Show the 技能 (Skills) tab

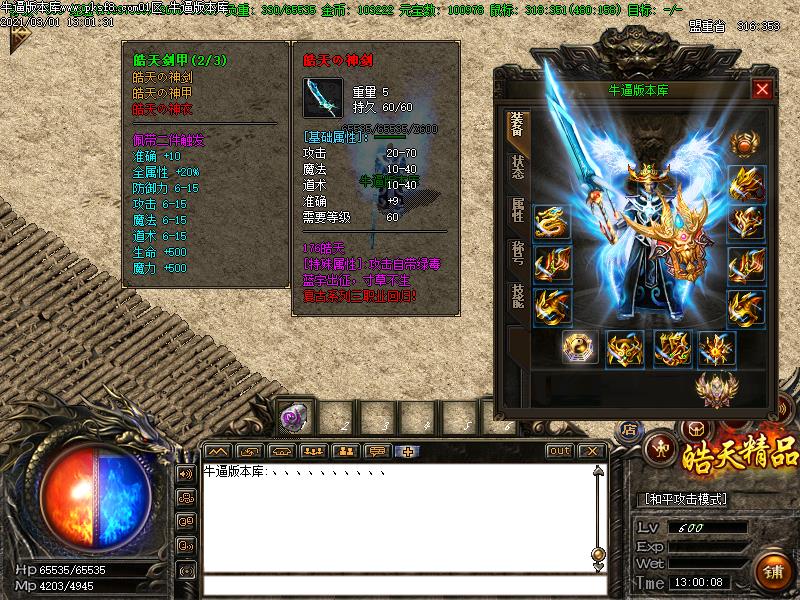517,294
